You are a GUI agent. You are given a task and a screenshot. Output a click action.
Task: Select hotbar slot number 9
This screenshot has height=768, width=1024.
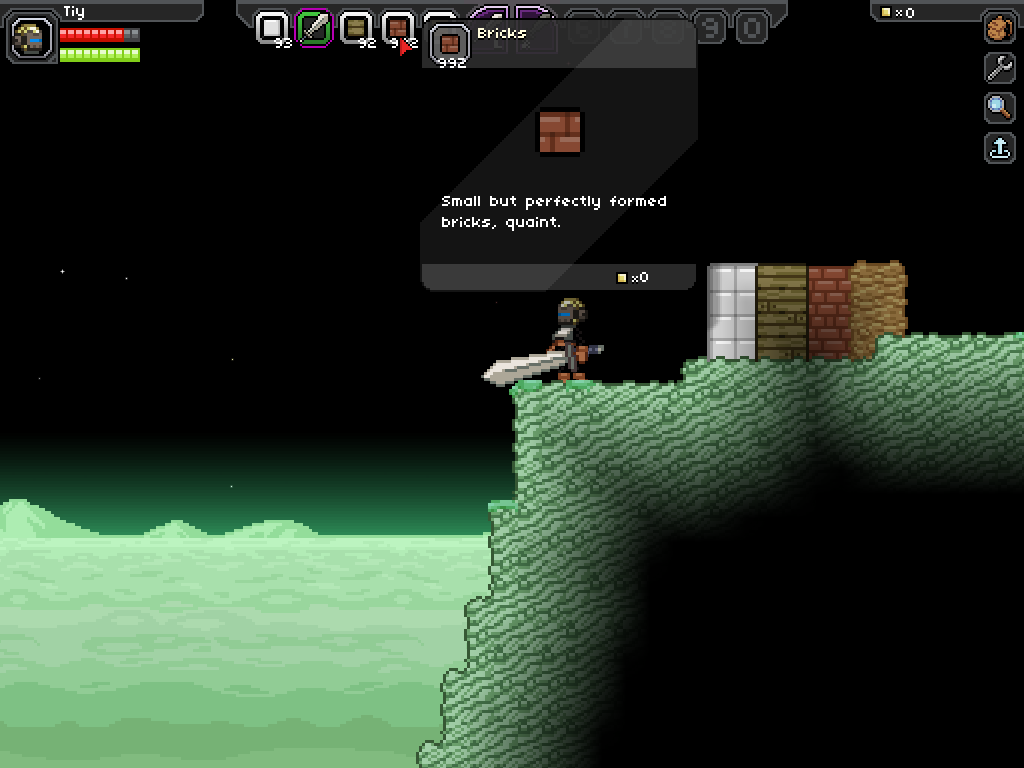pyautogui.click(x=710, y=28)
